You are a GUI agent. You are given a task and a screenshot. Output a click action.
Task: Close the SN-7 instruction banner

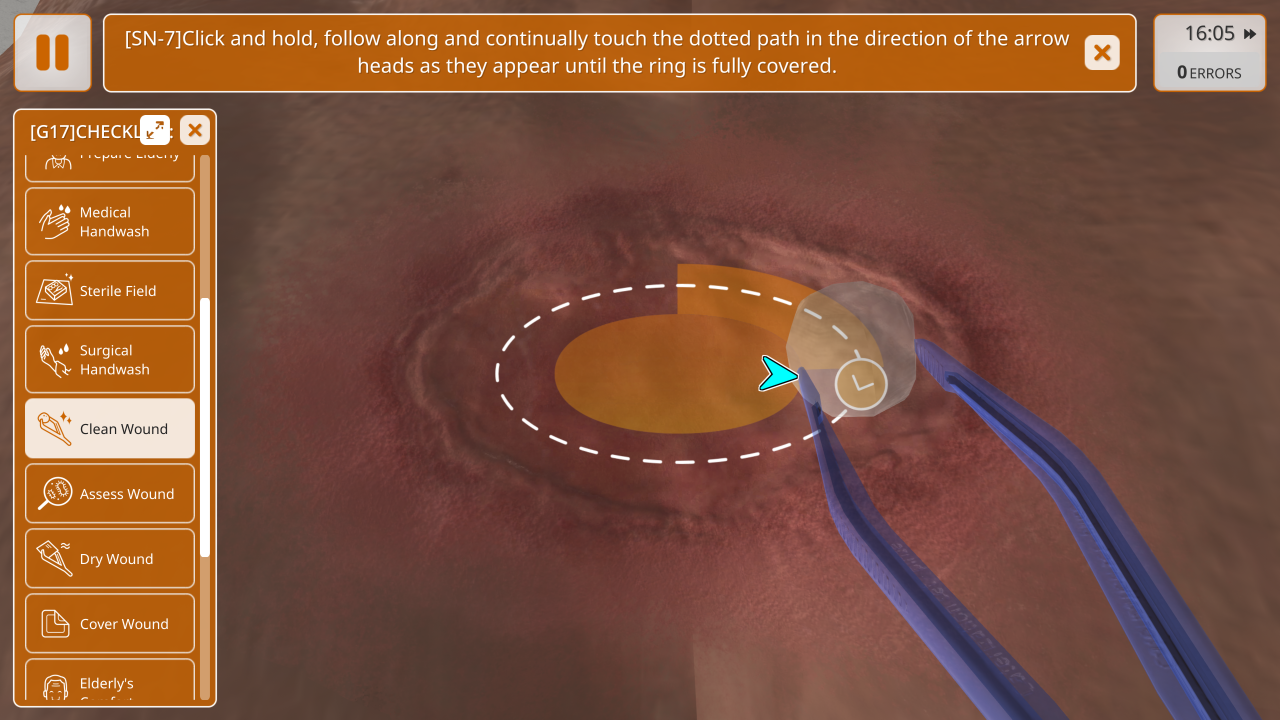pyautogui.click(x=1101, y=53)
